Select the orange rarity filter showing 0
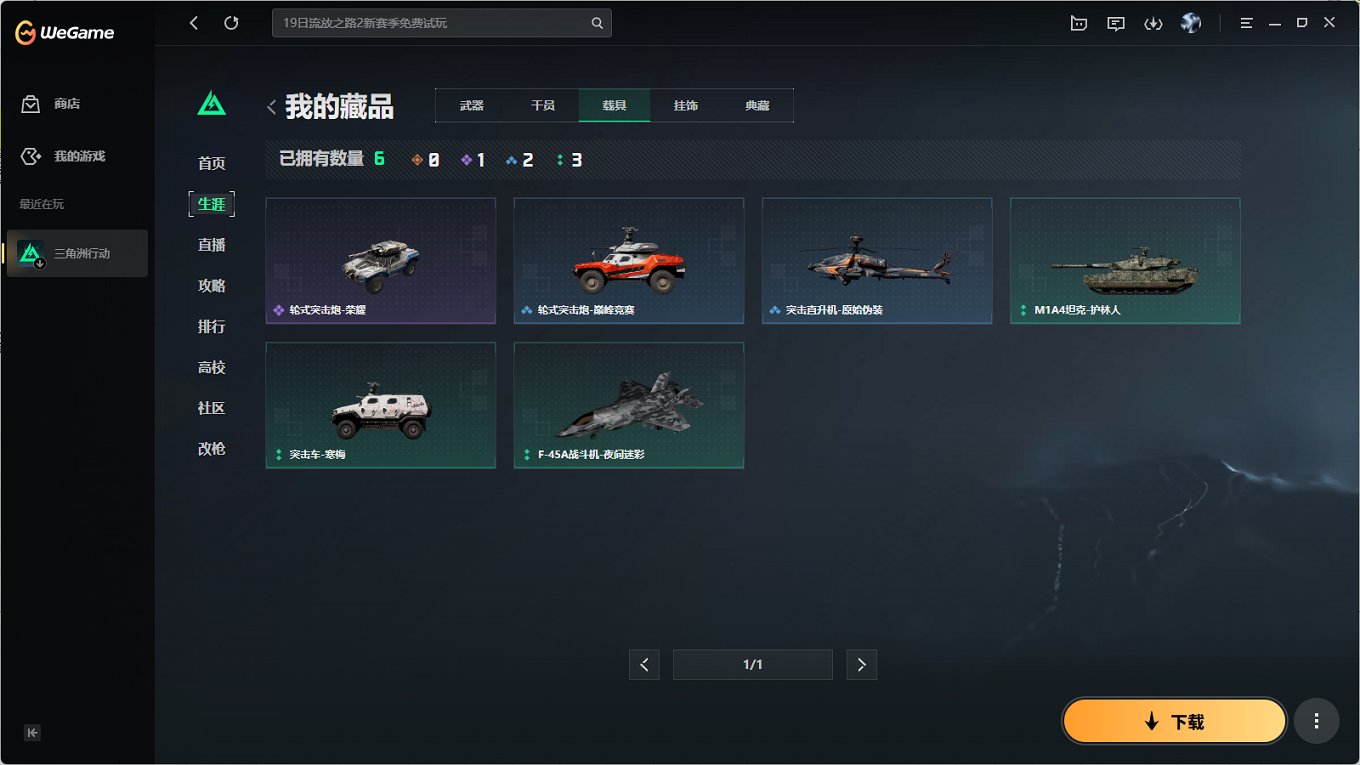 click(424, 158)
